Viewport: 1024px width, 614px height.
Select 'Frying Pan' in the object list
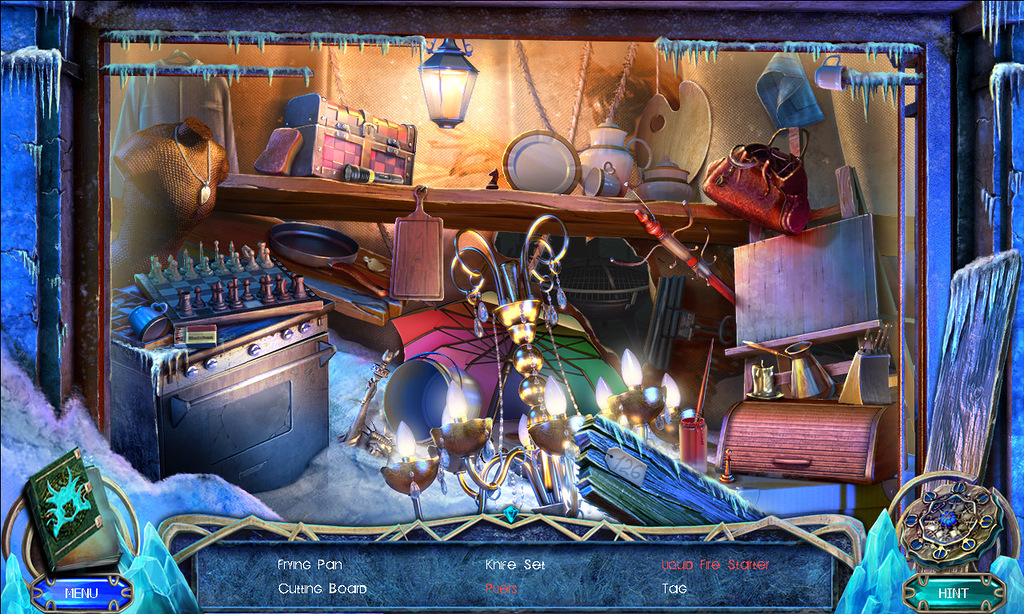click(x=310, y=565)
